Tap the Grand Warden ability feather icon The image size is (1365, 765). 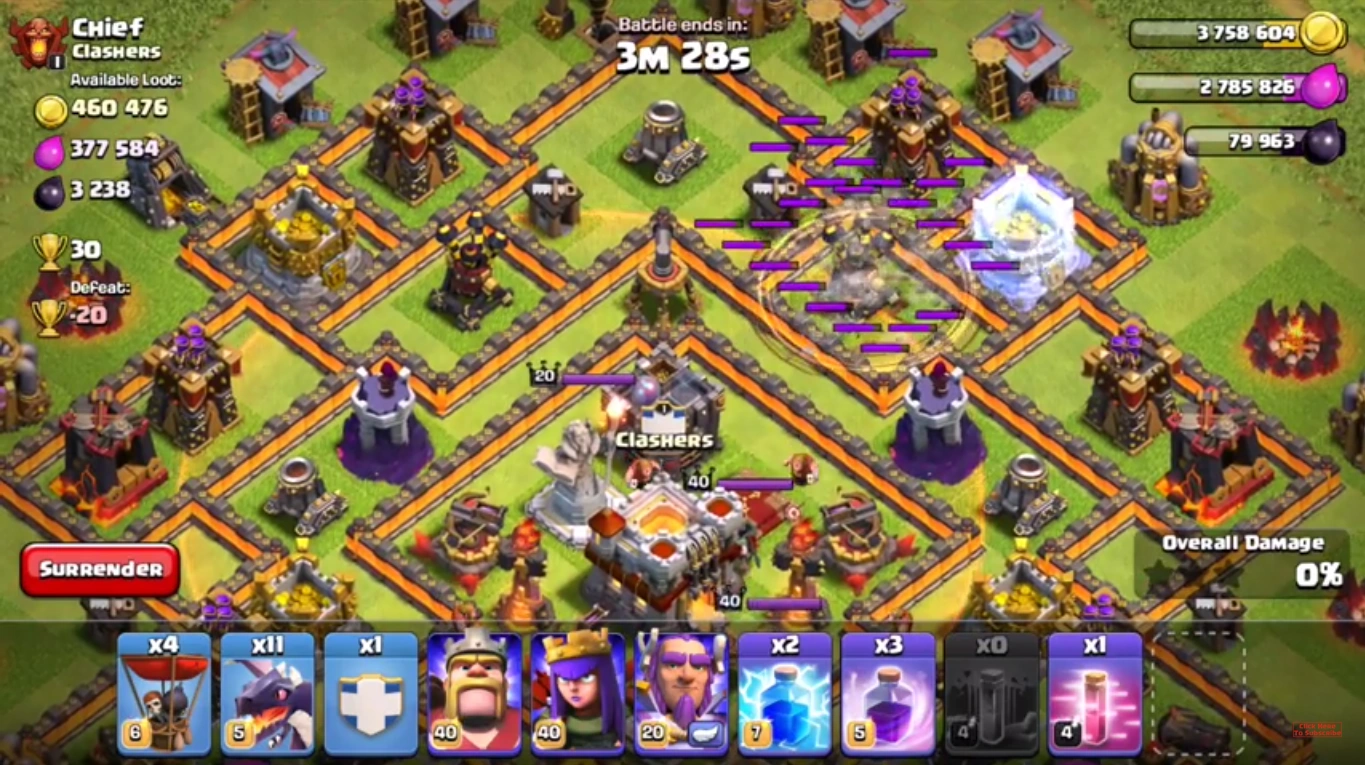point(707,735)
